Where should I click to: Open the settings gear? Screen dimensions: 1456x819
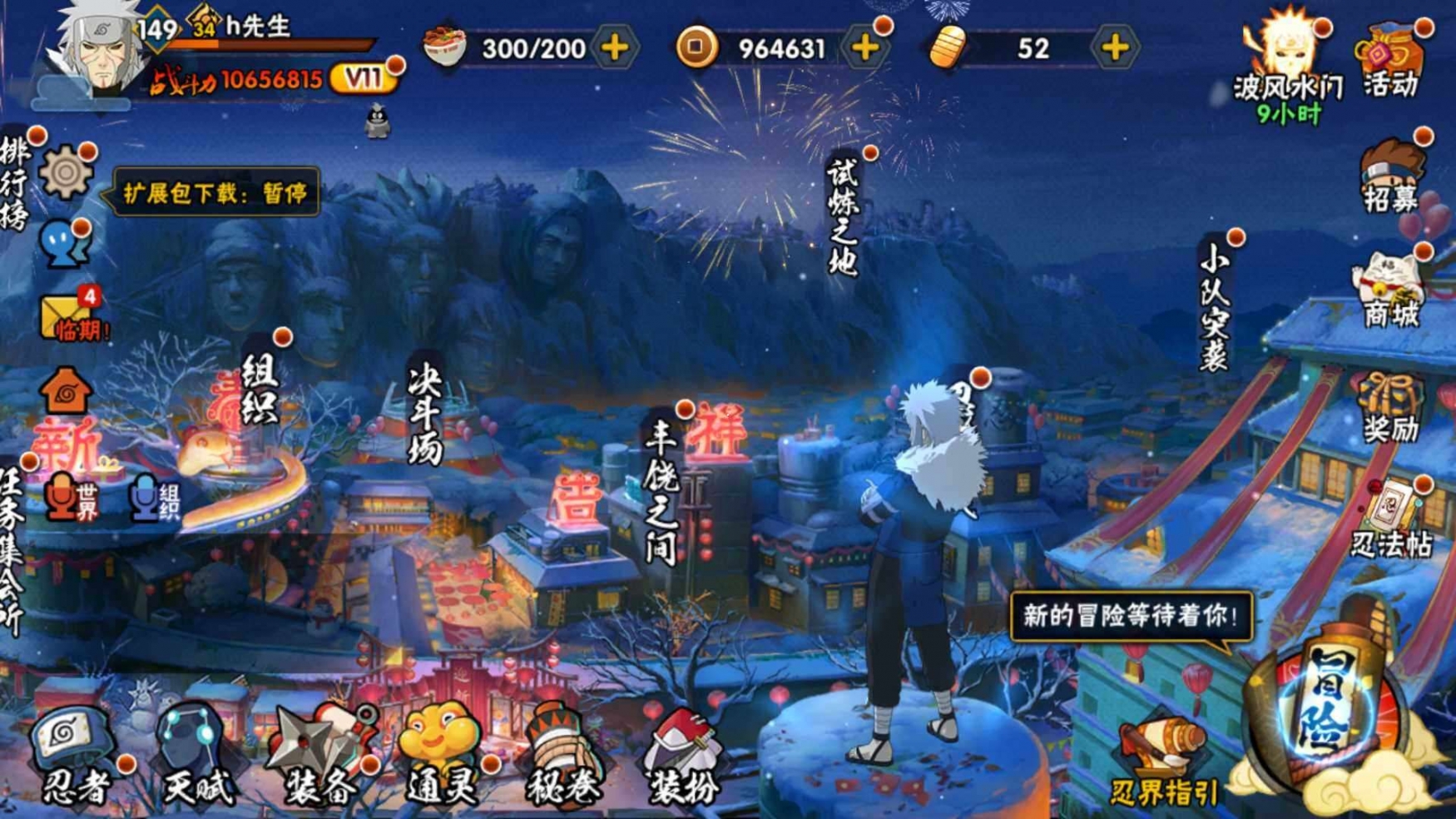pyautogui.click(x=67, y=173)
